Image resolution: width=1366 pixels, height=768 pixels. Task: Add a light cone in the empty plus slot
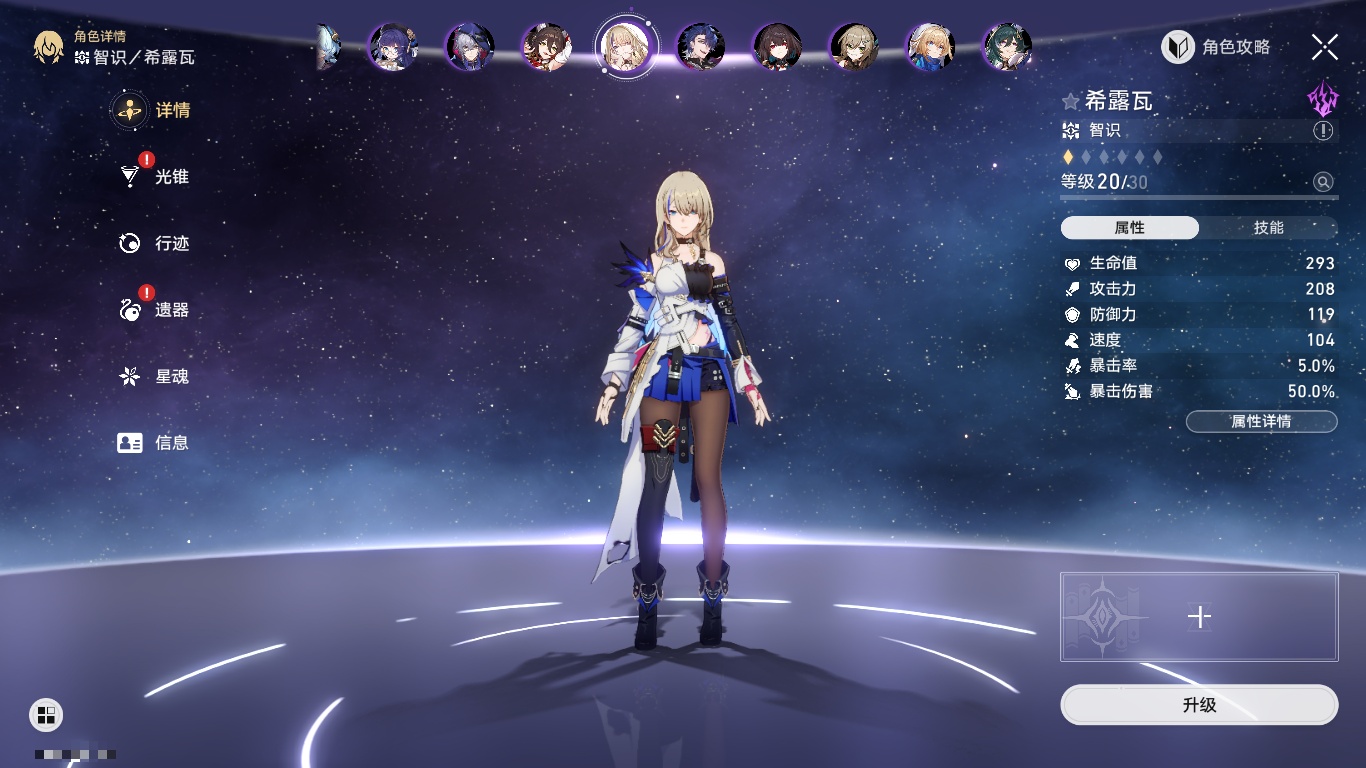click(x=1199, y=617)
